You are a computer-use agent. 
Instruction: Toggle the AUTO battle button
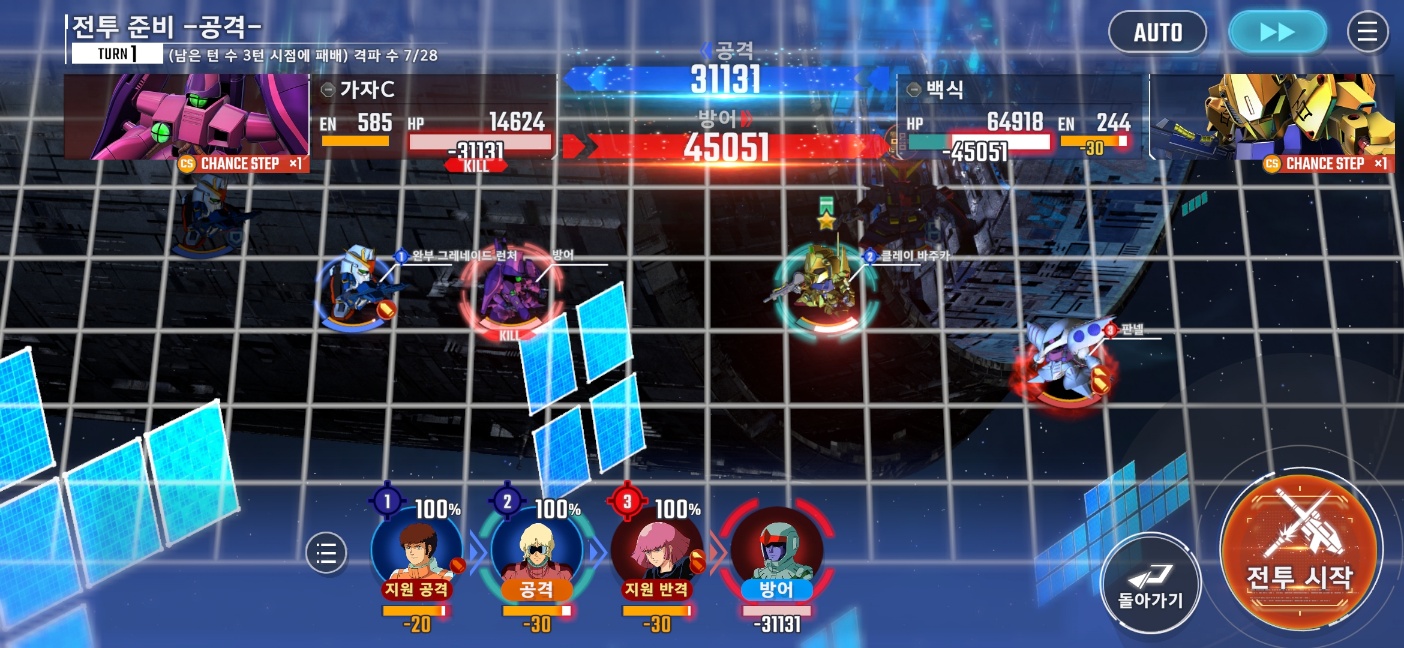point(1157,32)
